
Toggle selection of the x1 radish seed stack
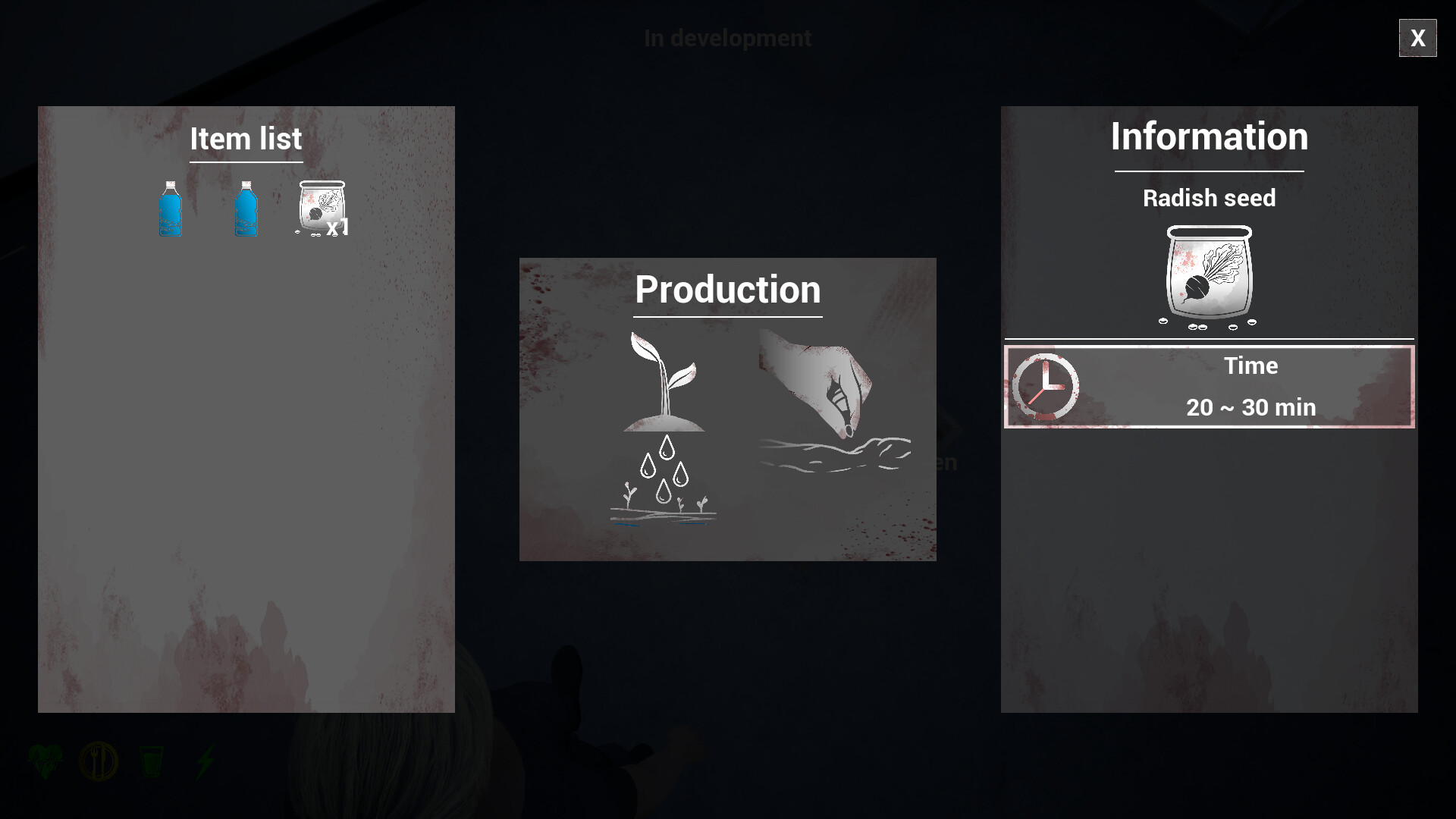322,206
